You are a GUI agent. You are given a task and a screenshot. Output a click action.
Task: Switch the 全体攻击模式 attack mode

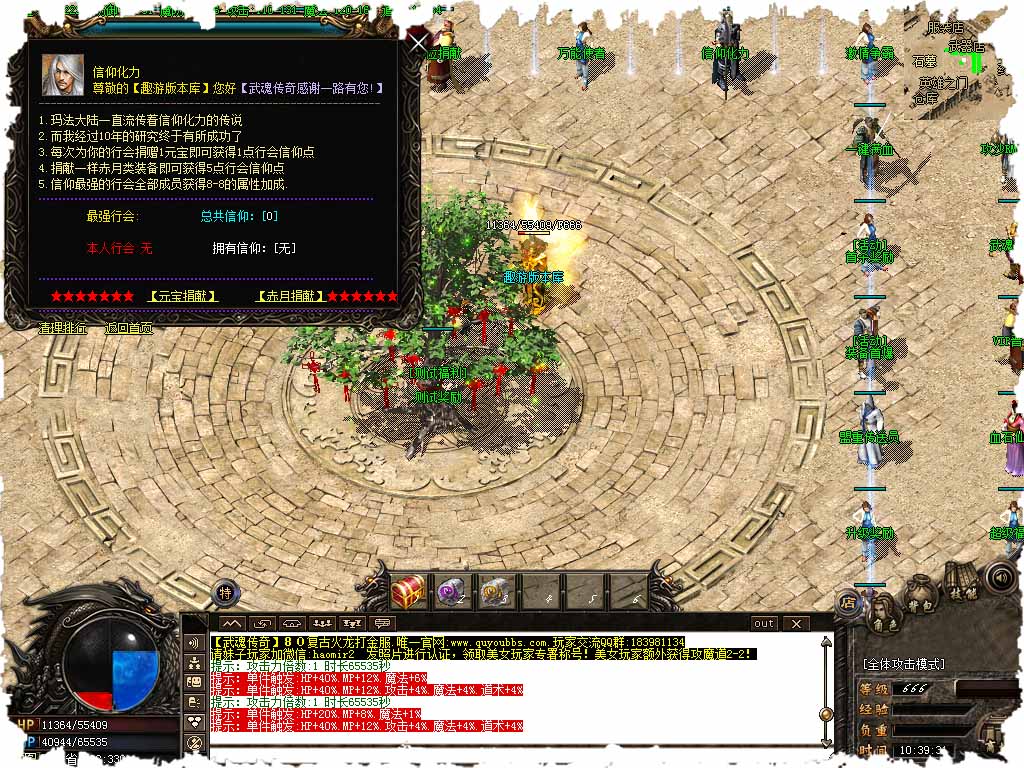[x=903, y=663]
